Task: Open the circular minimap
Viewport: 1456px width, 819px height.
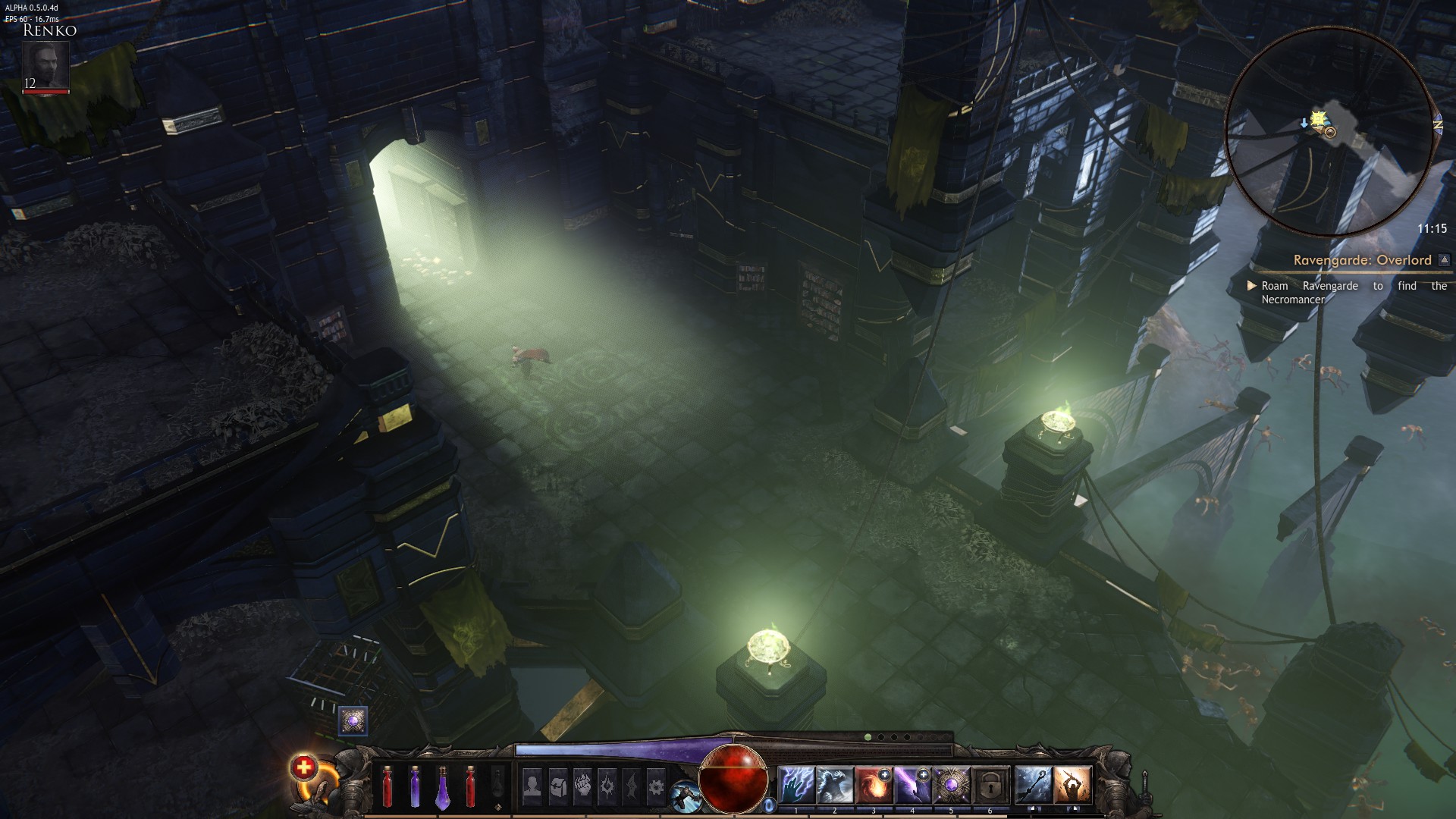Action: (1330, 133)
